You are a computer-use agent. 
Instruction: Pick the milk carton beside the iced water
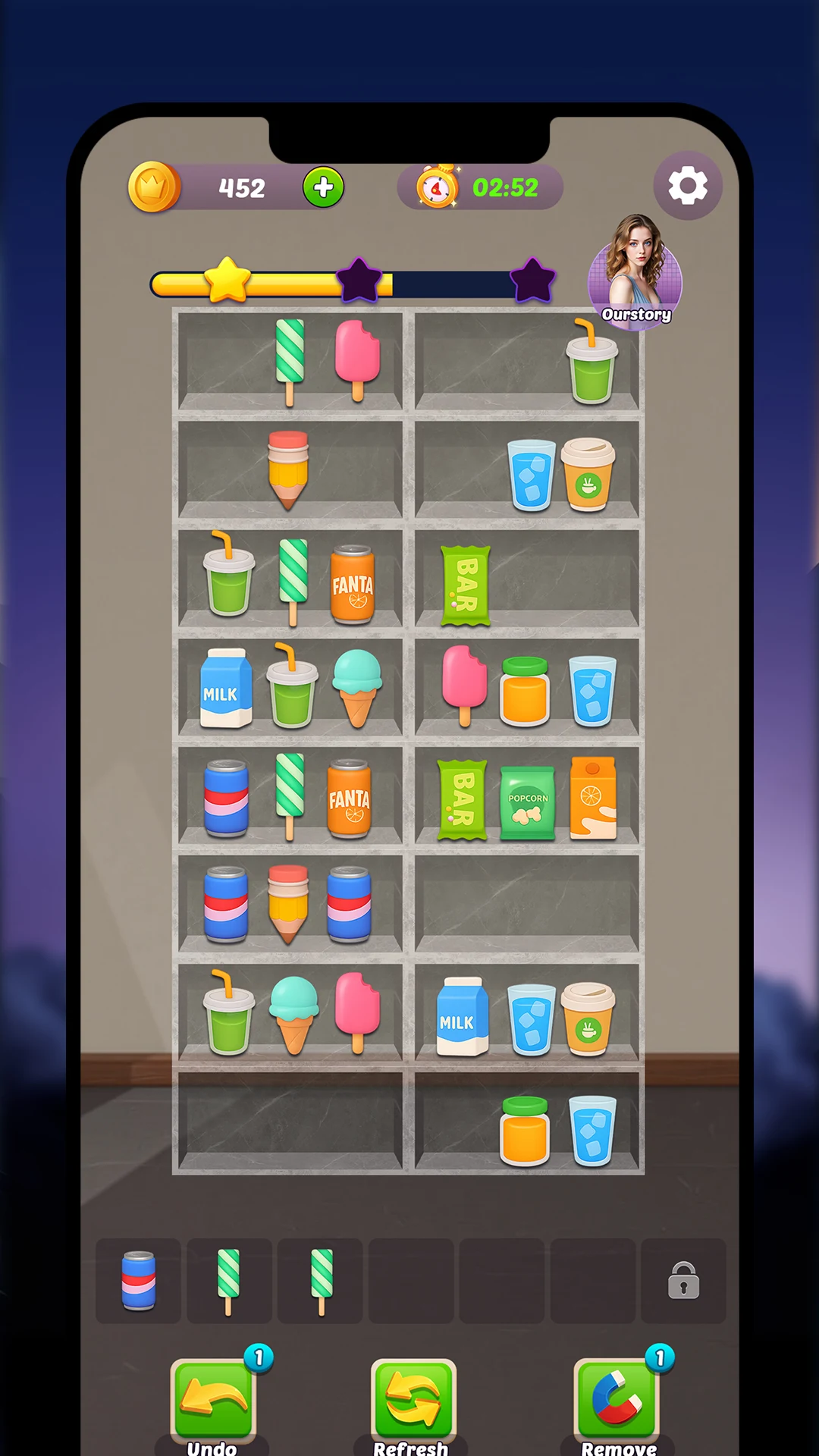tap(462, 1017)
